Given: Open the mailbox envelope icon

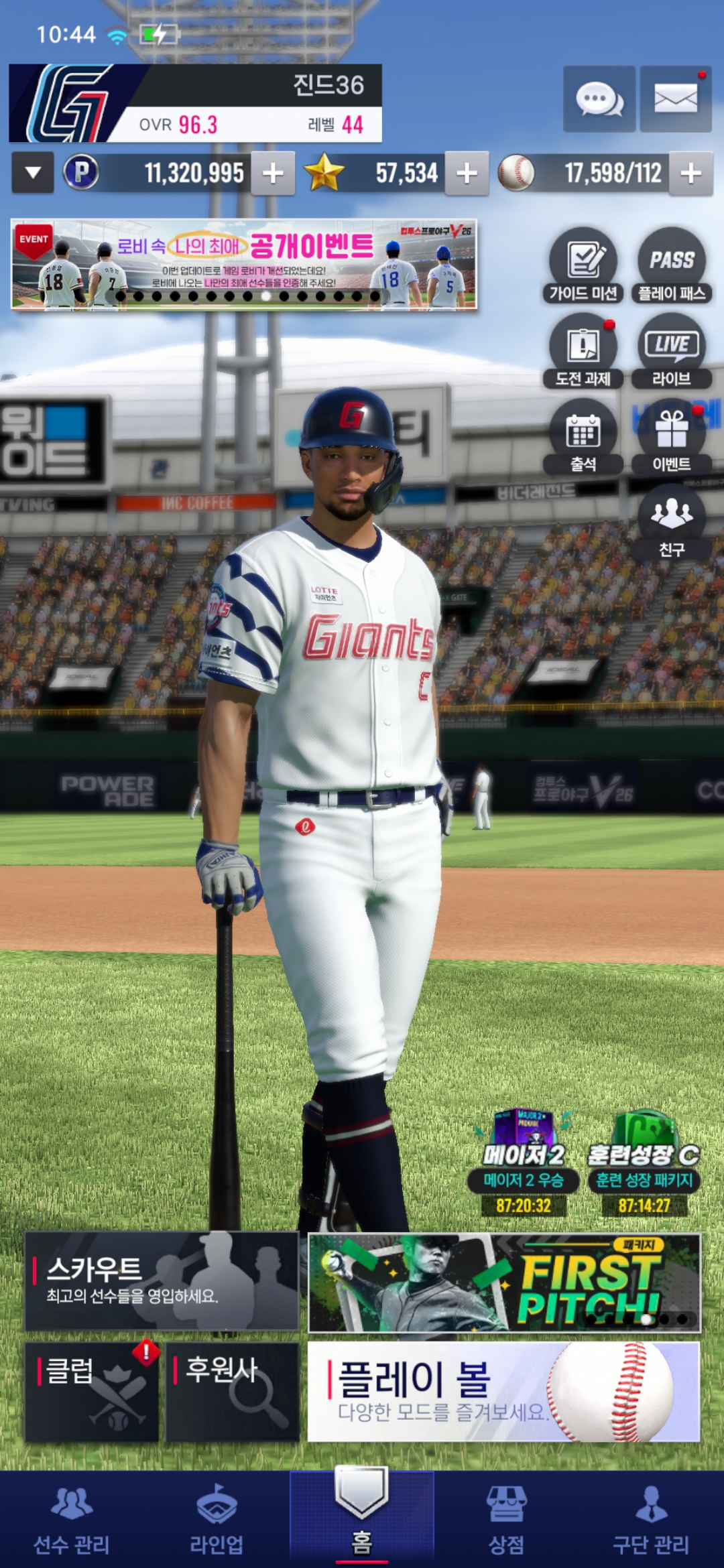Looking at the screenshot, I should 675,100.
